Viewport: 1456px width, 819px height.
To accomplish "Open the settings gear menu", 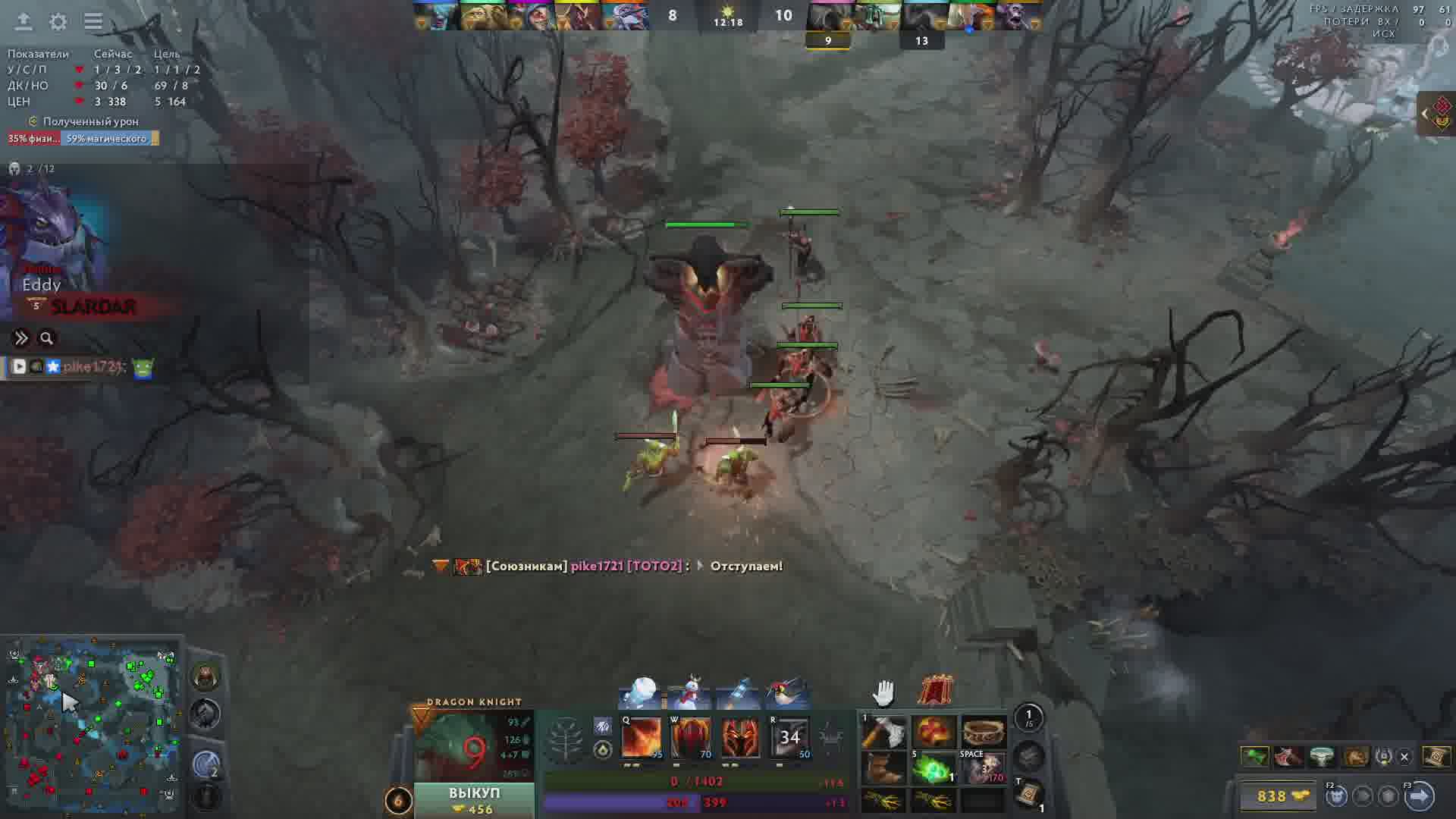I will pyautogui.click(x=58, y=22).
